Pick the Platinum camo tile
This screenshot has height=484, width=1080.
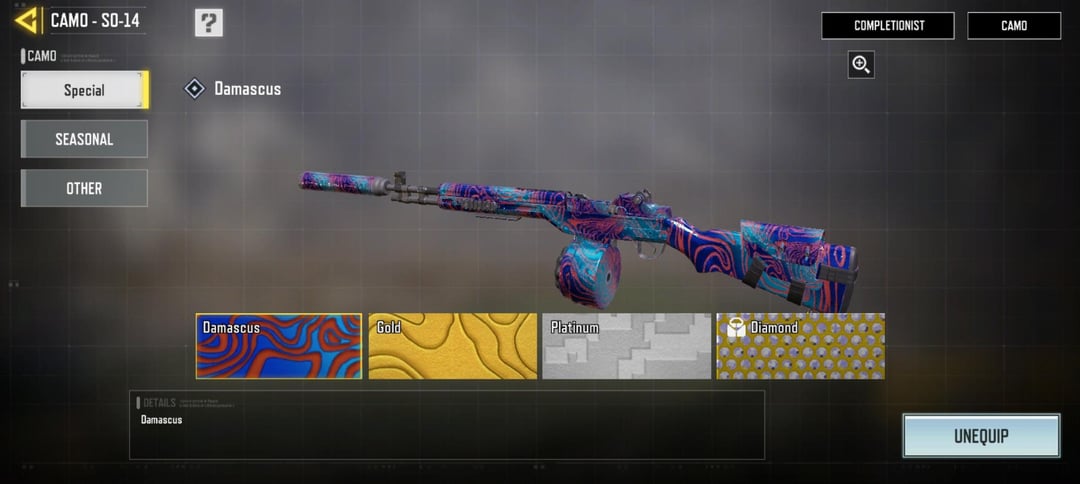pyautogui.click(x=626, y=346)
